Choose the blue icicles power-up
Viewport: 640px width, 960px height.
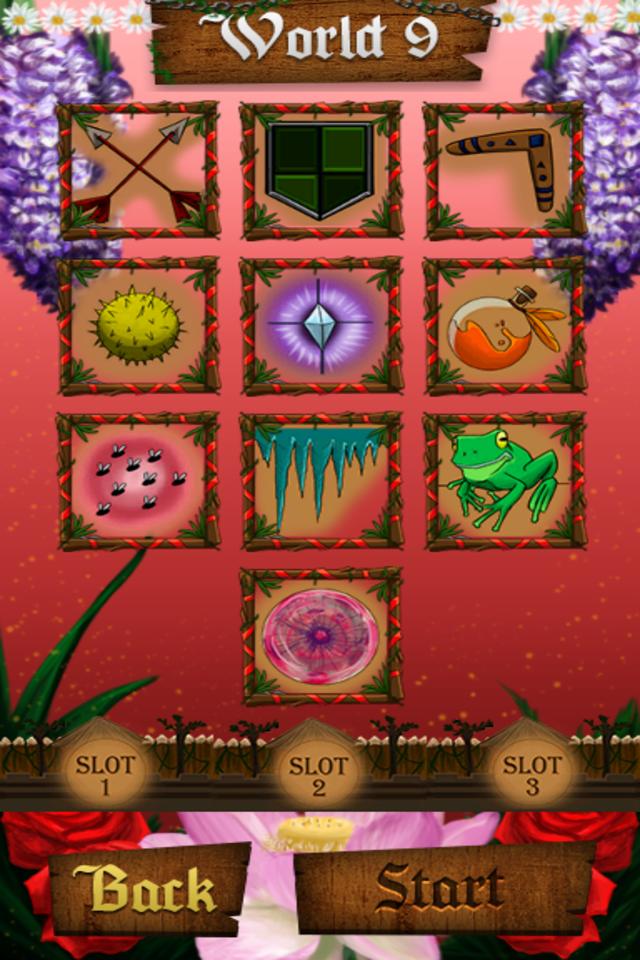coord(321,481)
